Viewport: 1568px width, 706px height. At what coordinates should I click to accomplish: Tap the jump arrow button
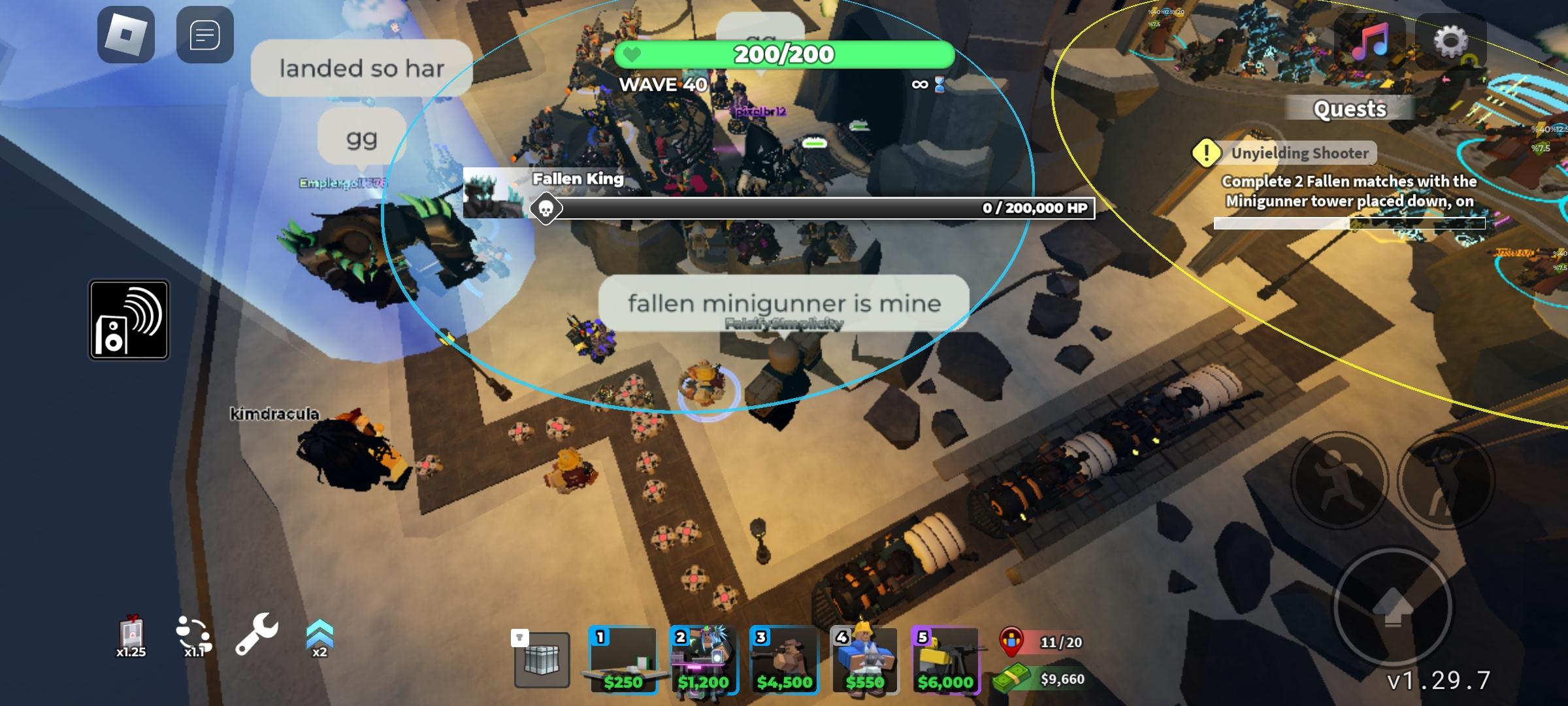[1392, 607]
